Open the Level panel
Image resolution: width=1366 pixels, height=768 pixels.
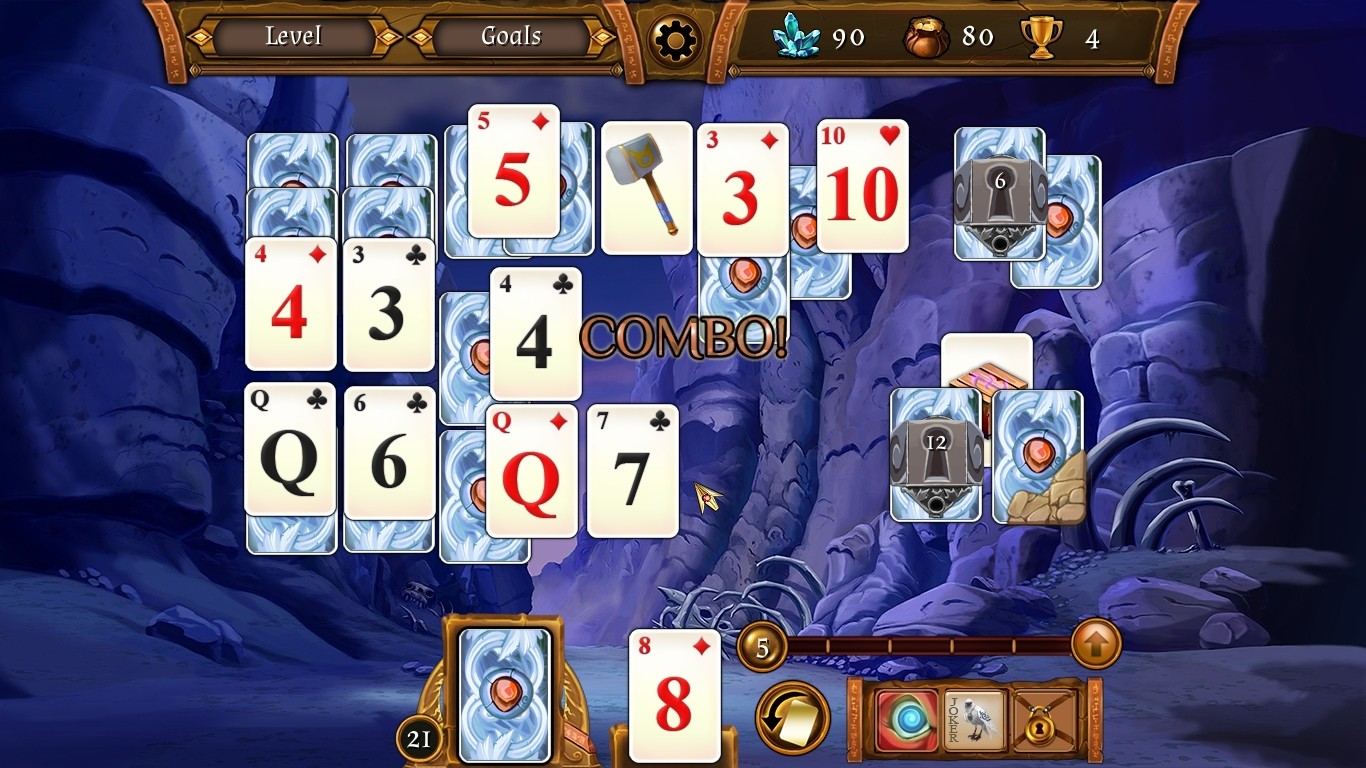pyautogui.click(x=293, y=37)
